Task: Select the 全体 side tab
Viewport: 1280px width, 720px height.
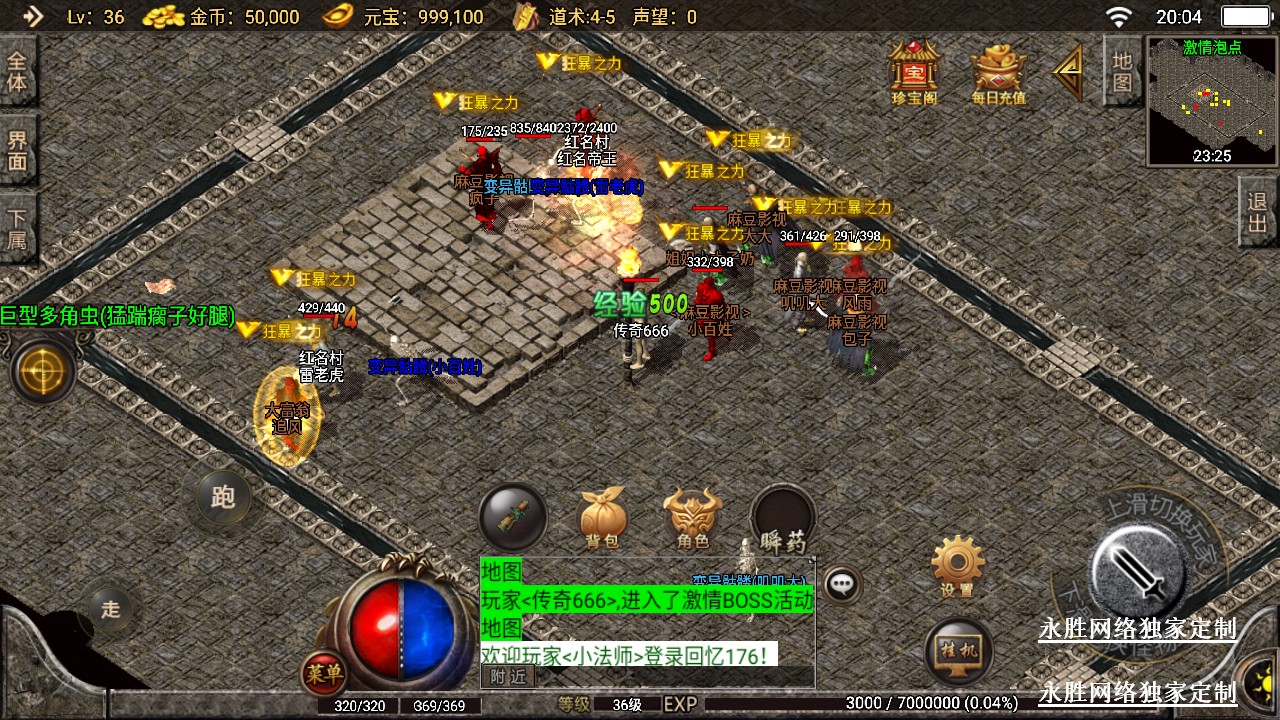Action: [x=17, y=70]
